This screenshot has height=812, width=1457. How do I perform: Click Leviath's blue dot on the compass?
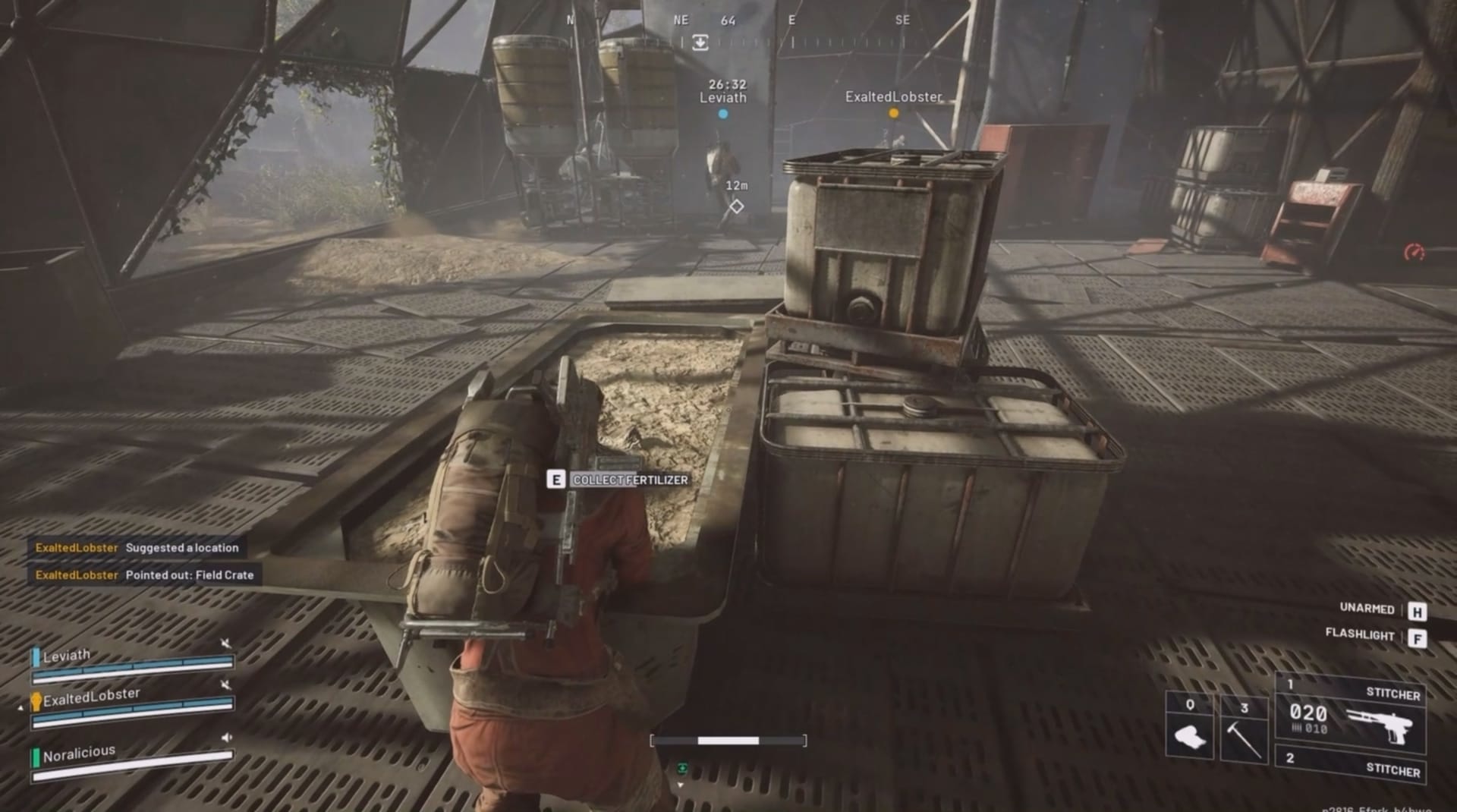pyautogui.click(x=723, y=112)
